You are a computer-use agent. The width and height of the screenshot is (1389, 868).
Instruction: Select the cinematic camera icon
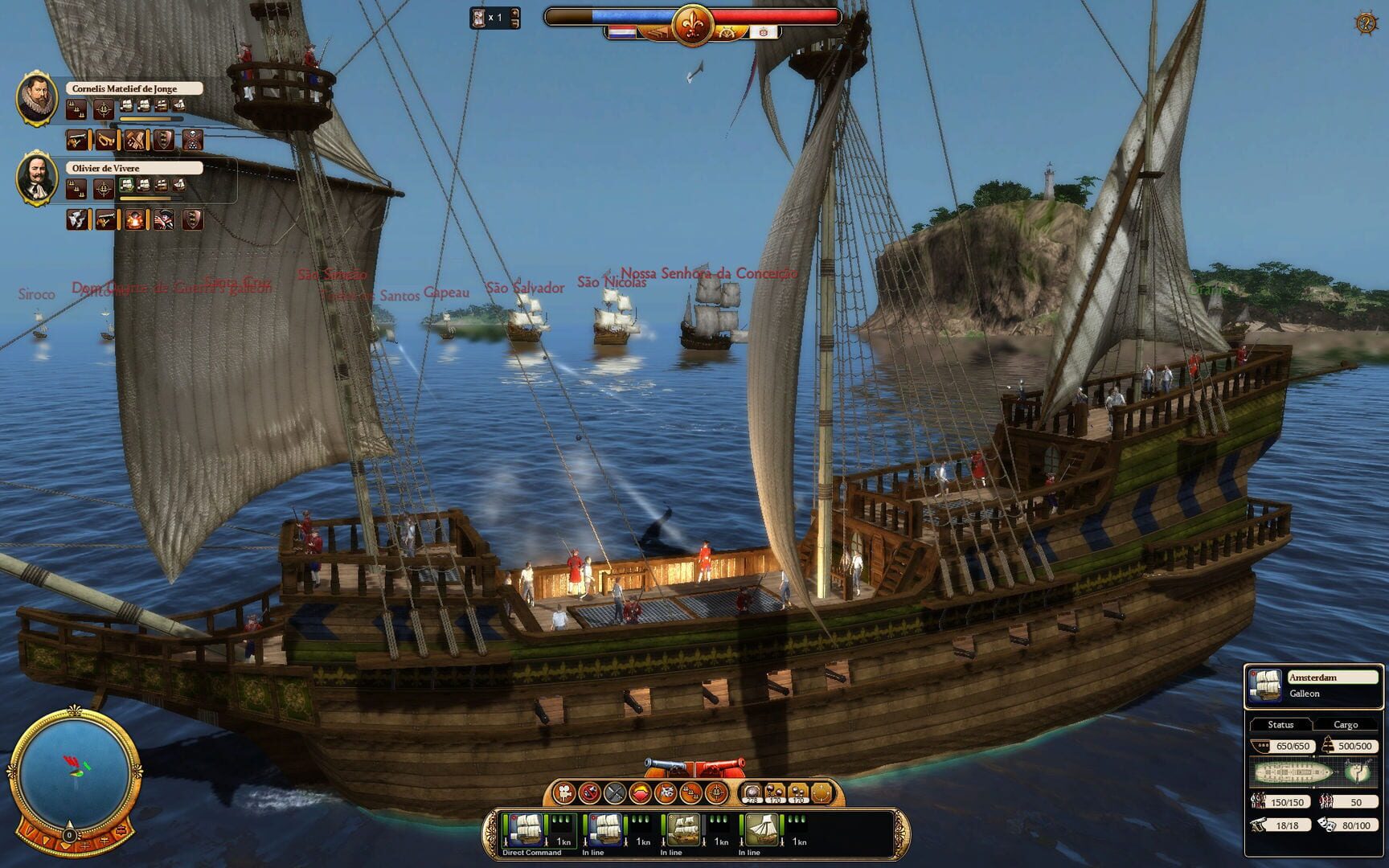[x=564, y=792]
